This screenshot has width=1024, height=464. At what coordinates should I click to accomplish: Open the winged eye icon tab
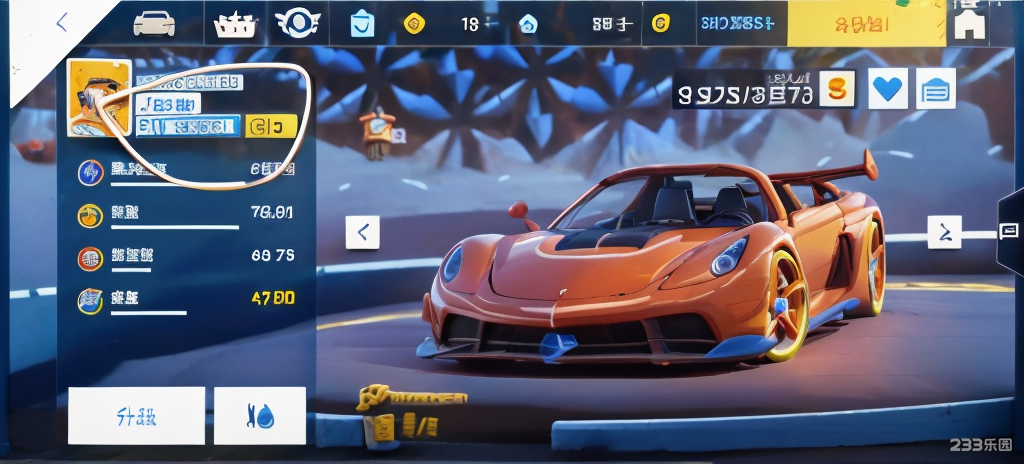297,23
